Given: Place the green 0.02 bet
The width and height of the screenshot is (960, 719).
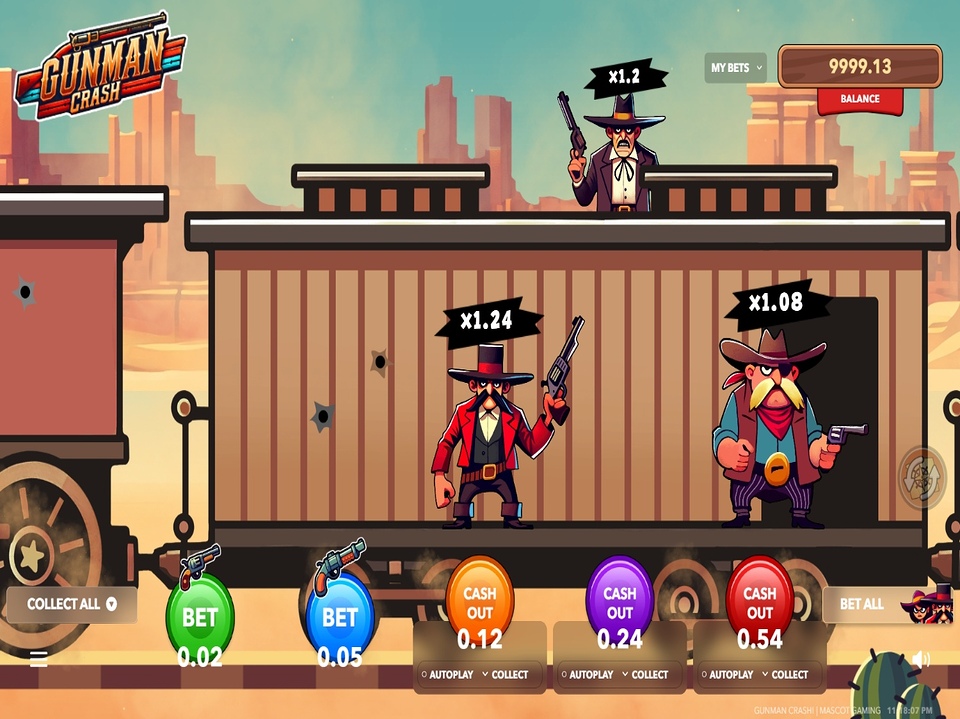Looking at the screenshot, I should point(200,616).
